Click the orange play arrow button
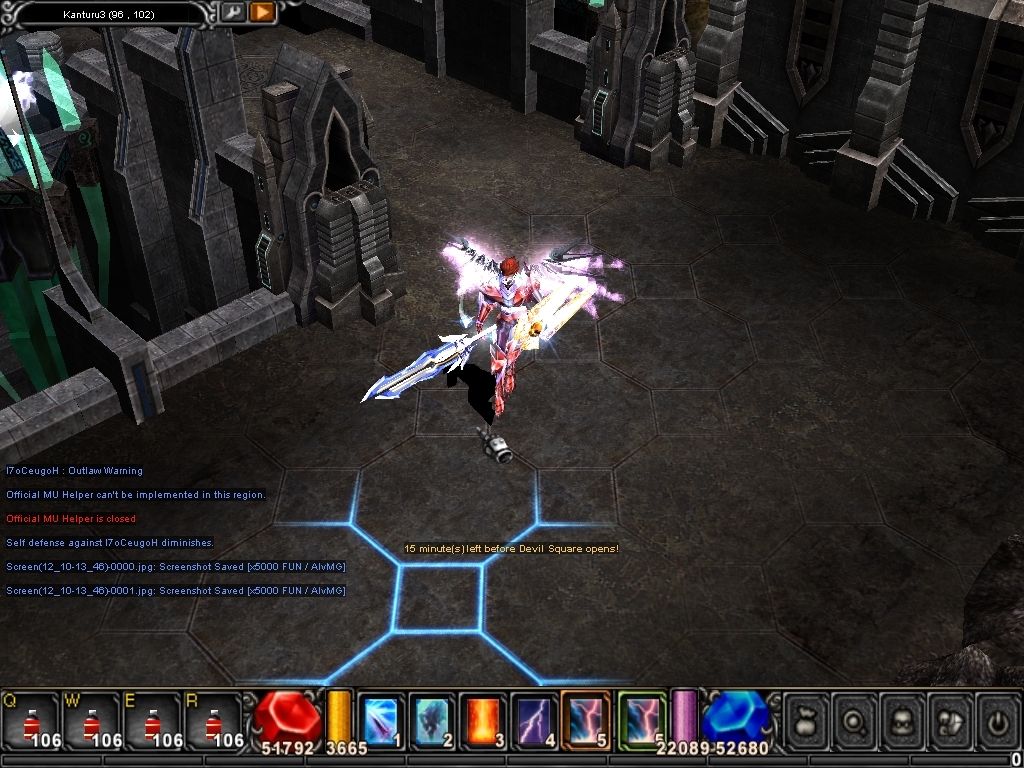The height and width of the screenshot is (768, 1024). 262,12
